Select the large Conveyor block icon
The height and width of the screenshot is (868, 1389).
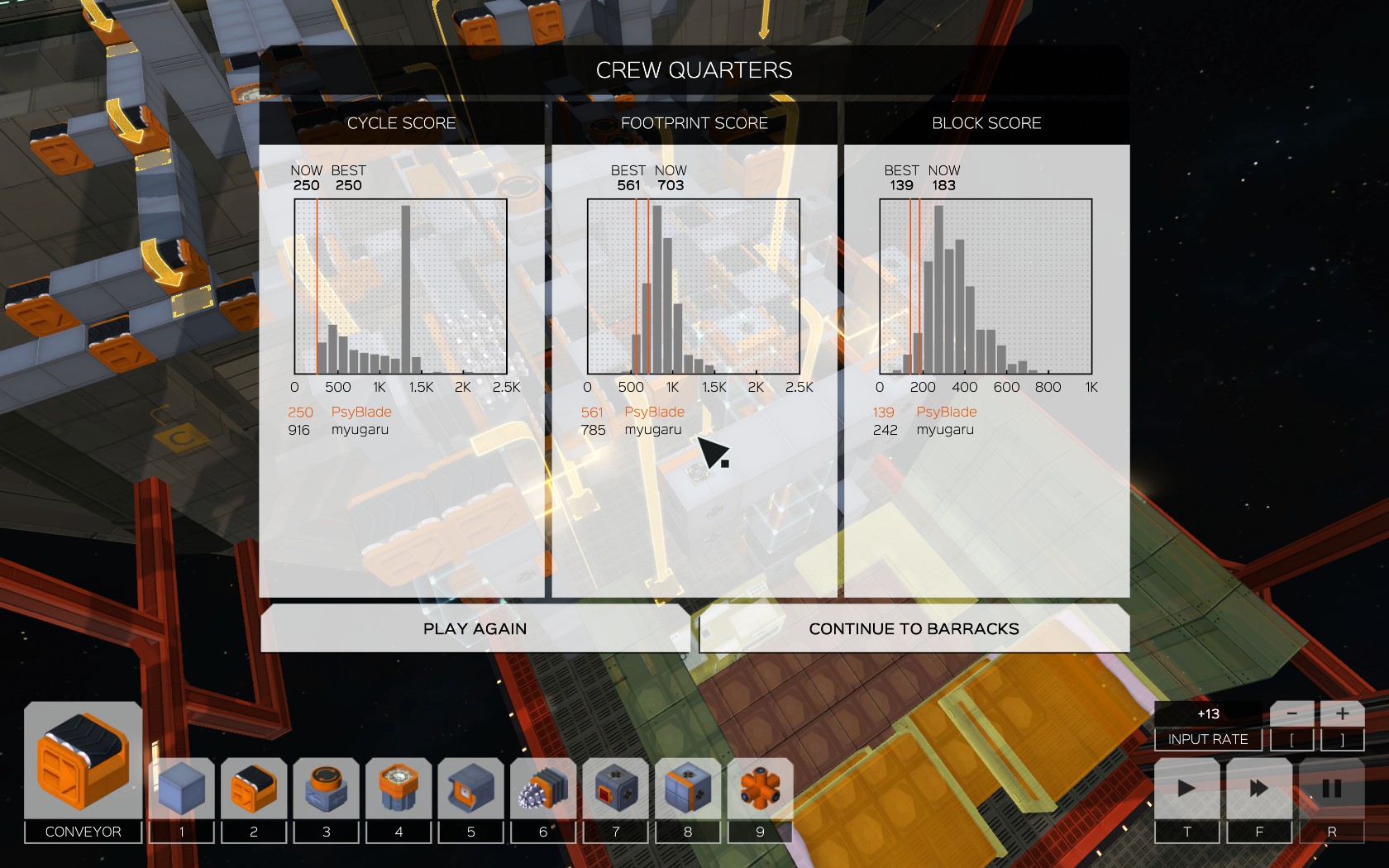tap(83, 761)
